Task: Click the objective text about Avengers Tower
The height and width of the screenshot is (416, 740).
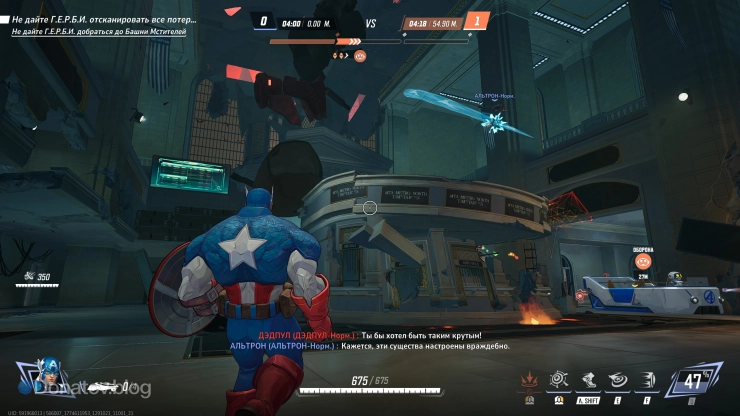Action: coord(98,32)
